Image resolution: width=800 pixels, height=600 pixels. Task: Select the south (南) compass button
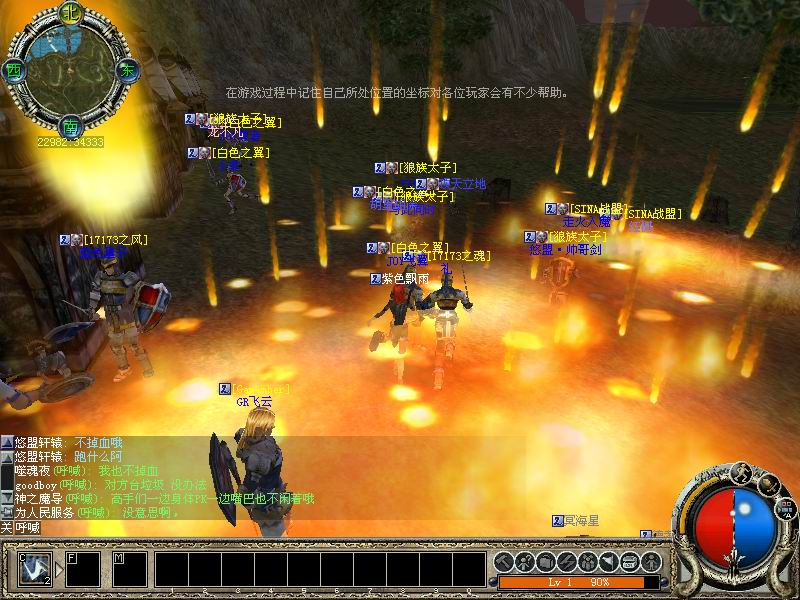[x=70, y=127]
